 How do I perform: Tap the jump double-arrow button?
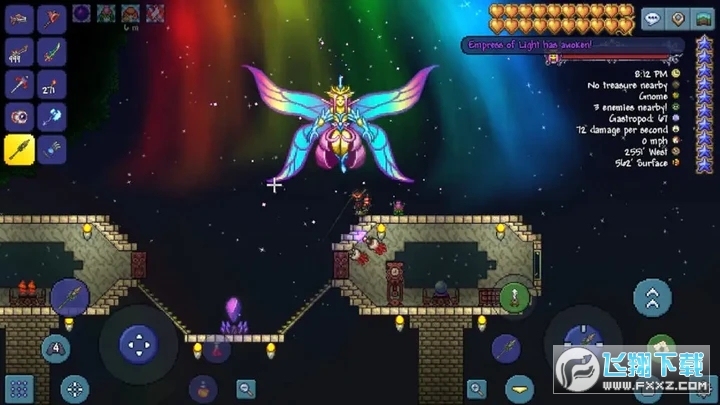651,298
